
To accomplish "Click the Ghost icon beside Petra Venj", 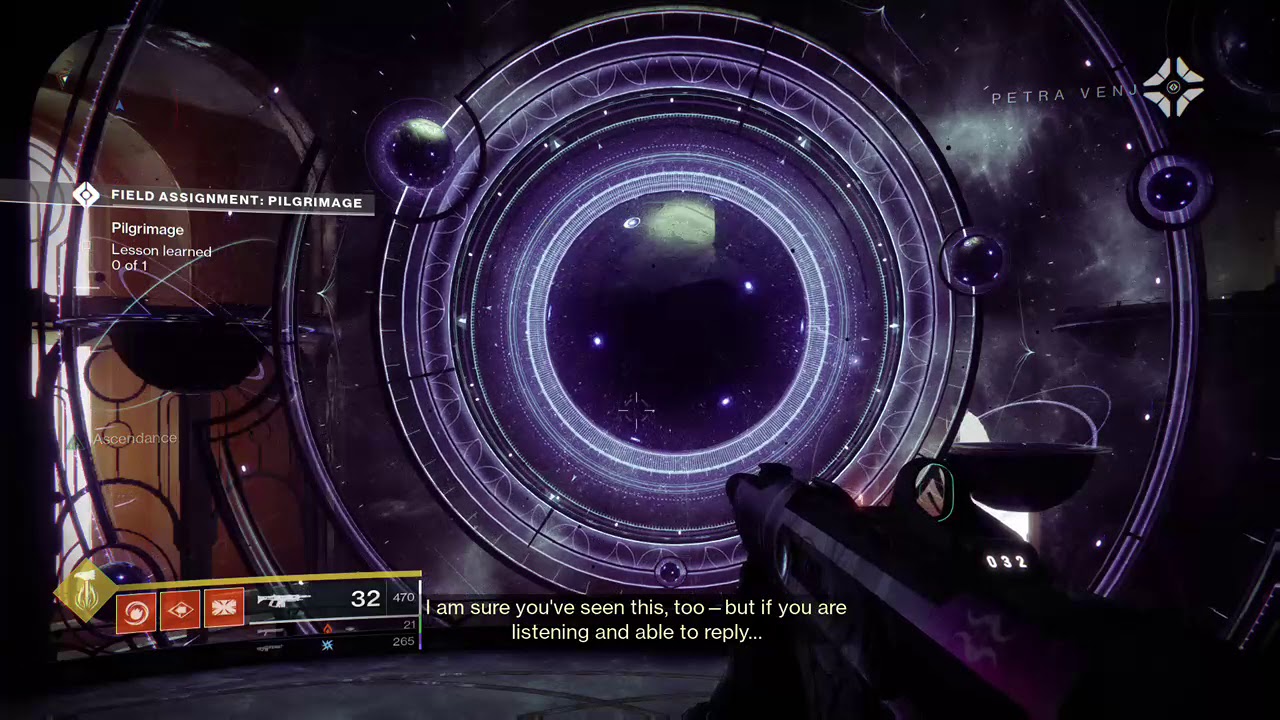I will [x=1173, y=88].
